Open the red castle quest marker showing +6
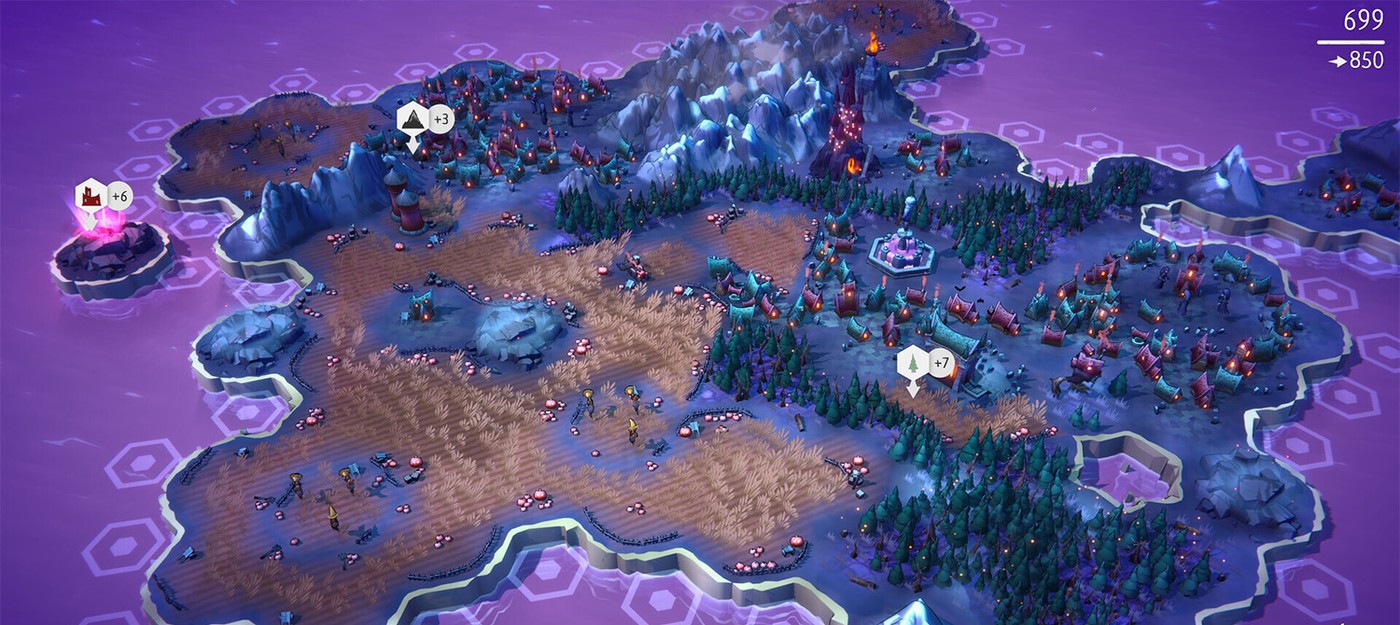The height and width of the screenshot is (625, 1400). coord(91,196)
